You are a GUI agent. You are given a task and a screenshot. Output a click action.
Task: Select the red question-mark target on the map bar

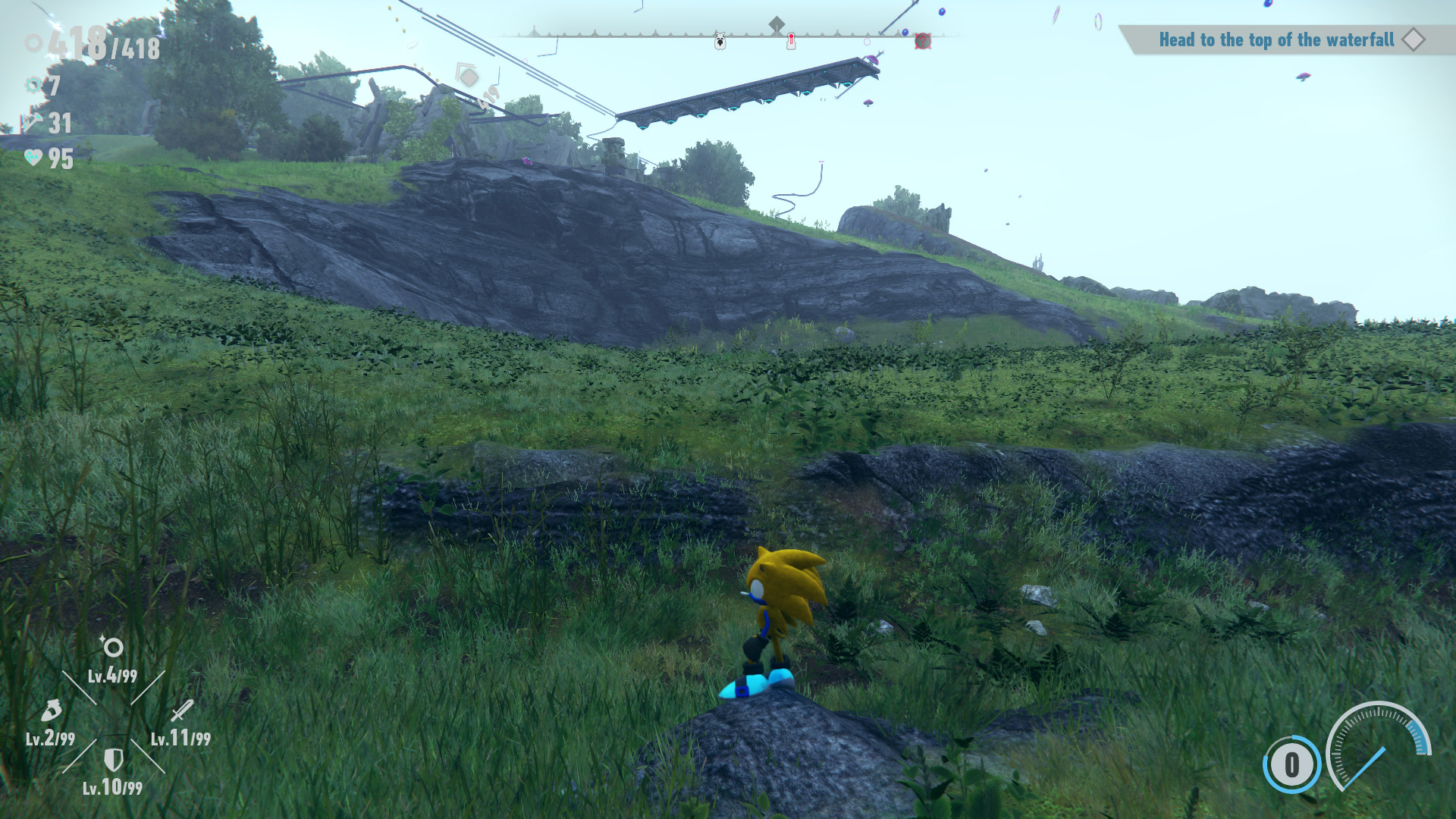click(924, 40)
